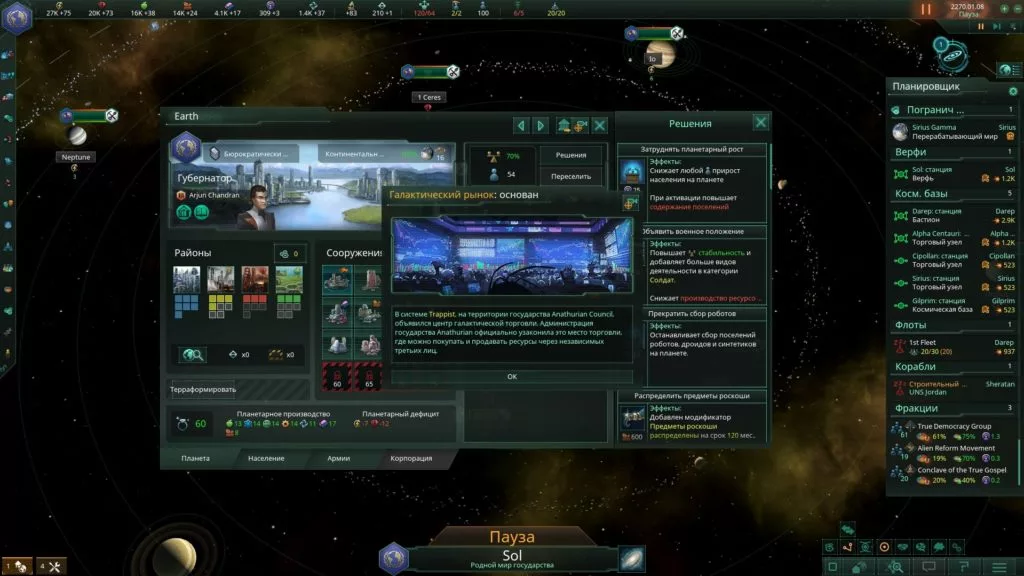1024x576 pixels.
Task: Toggle the game pause button near the date
Action: coord(926,9)
